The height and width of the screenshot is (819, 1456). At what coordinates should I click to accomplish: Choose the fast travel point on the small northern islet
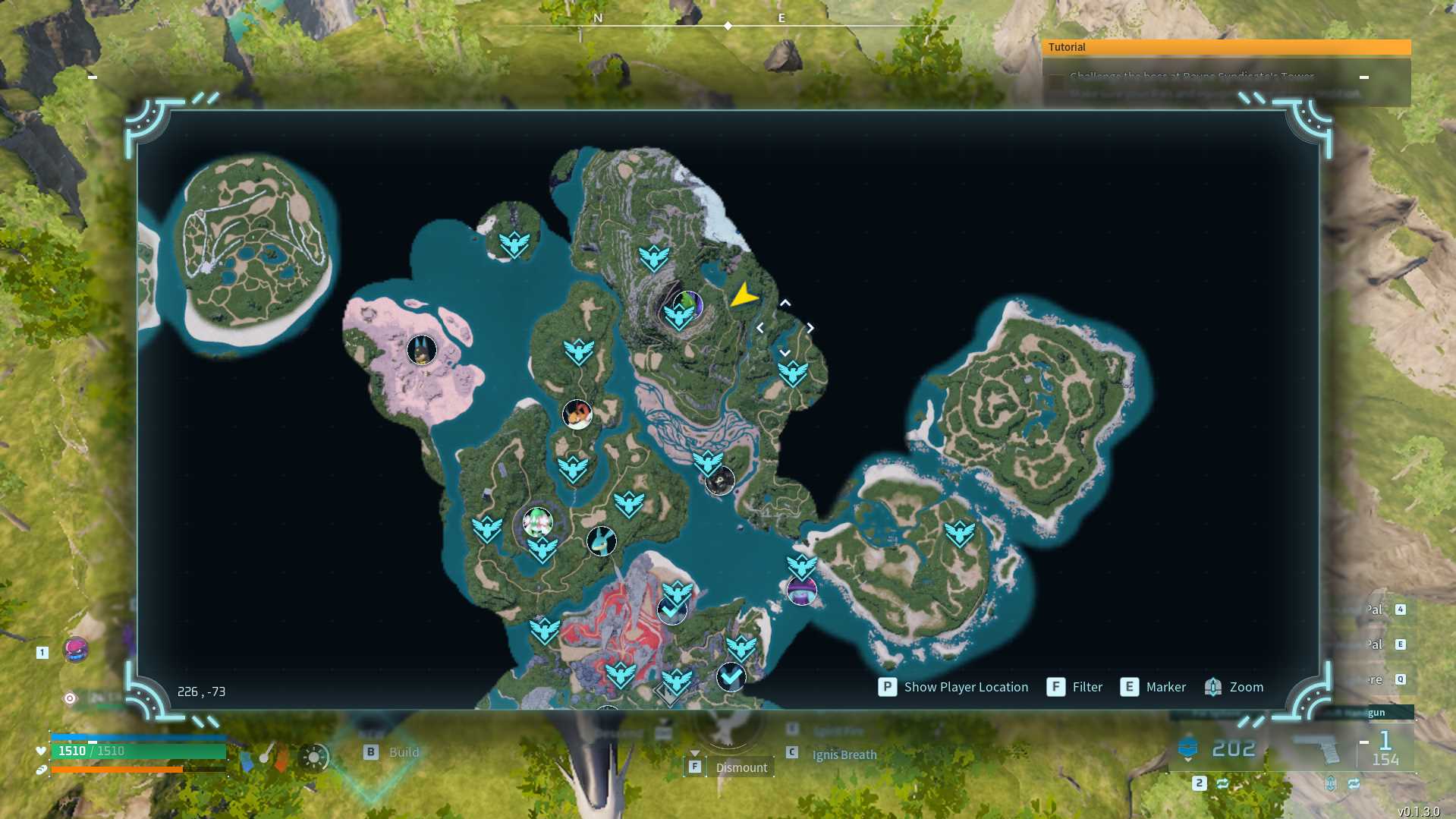click(514, 244)
